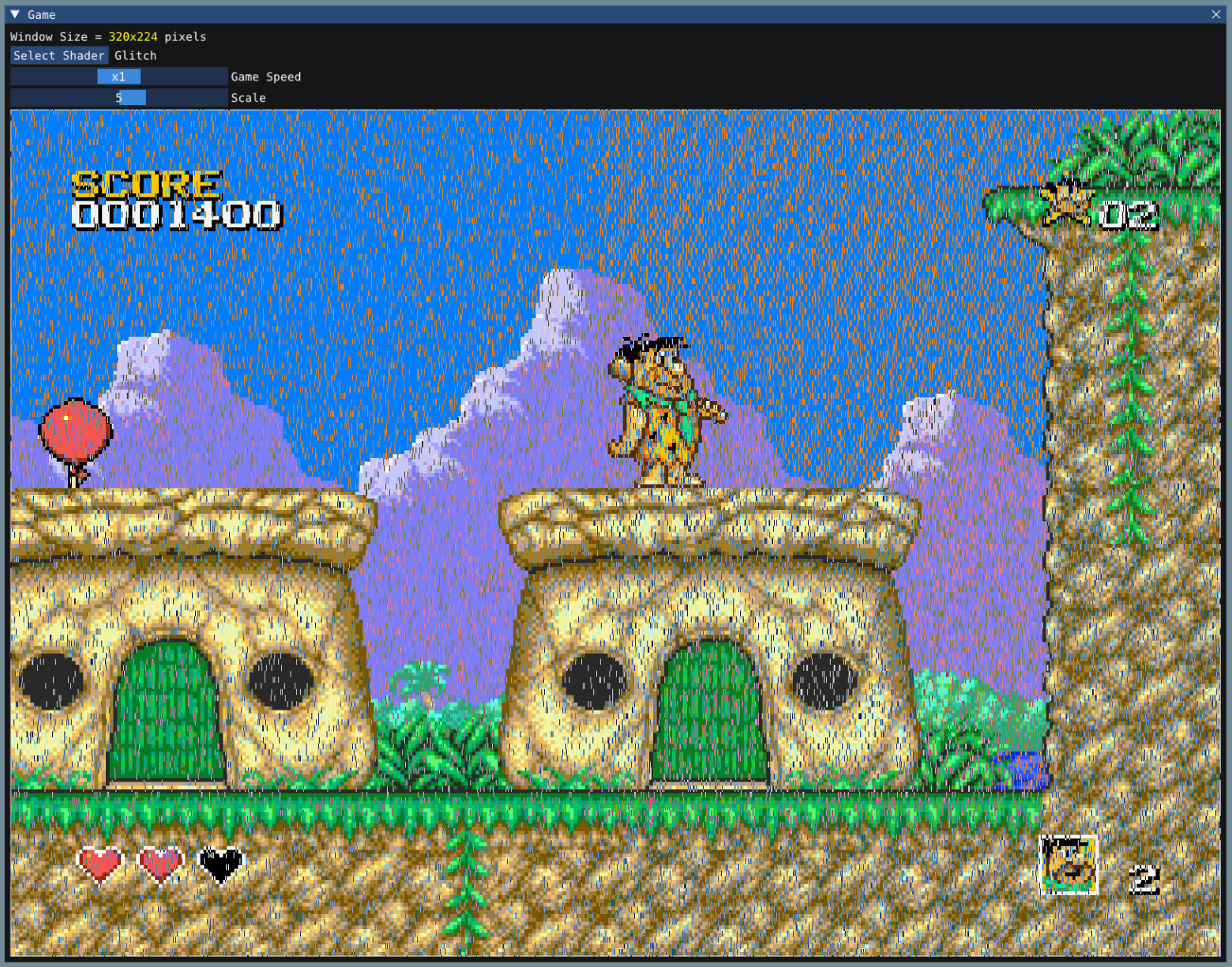The height and width of the screenshot is (967, 1232).
Task: Click the SCORE label text
Action: [145, 186]
